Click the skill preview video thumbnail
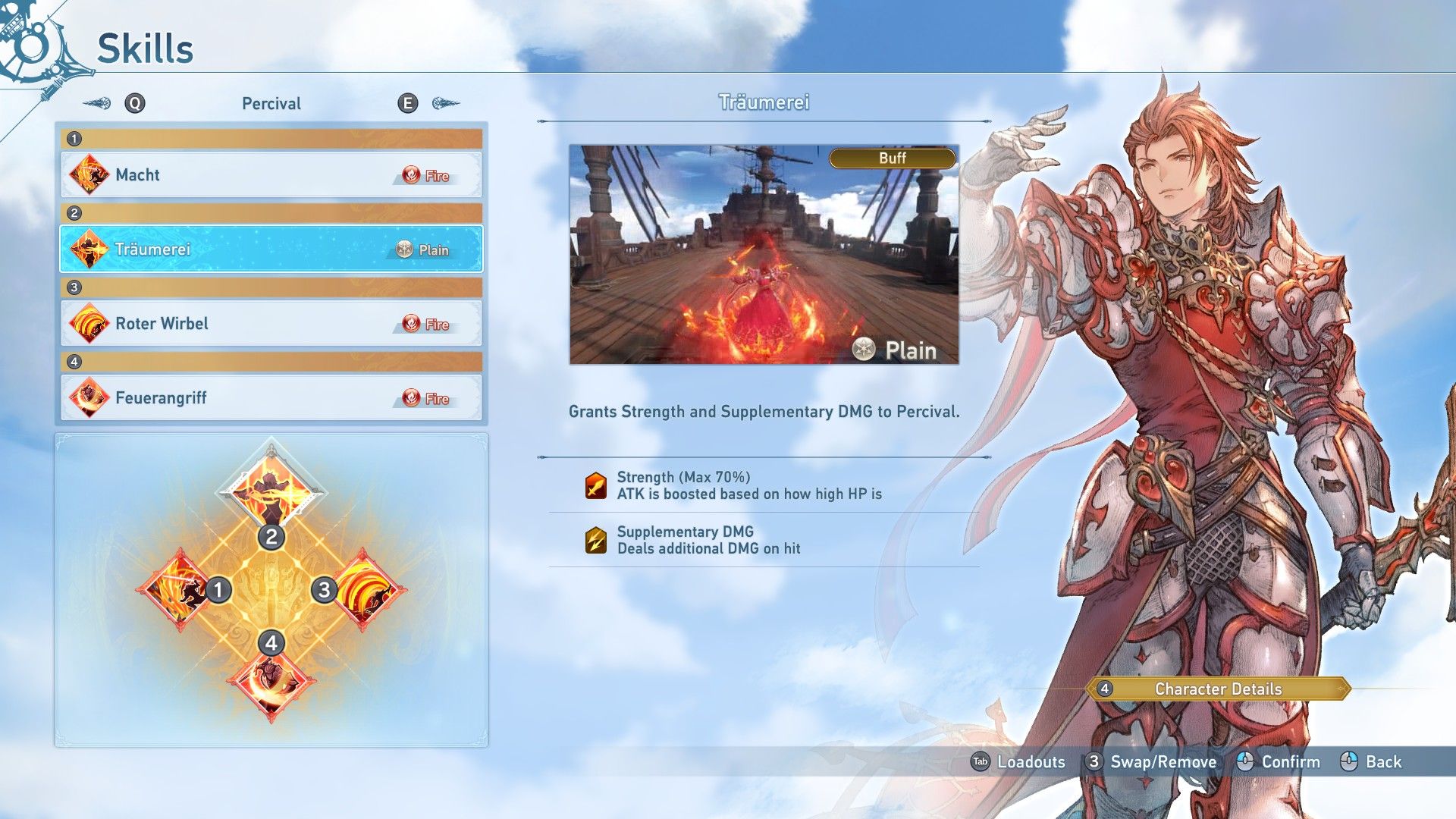 click(765, 256)
